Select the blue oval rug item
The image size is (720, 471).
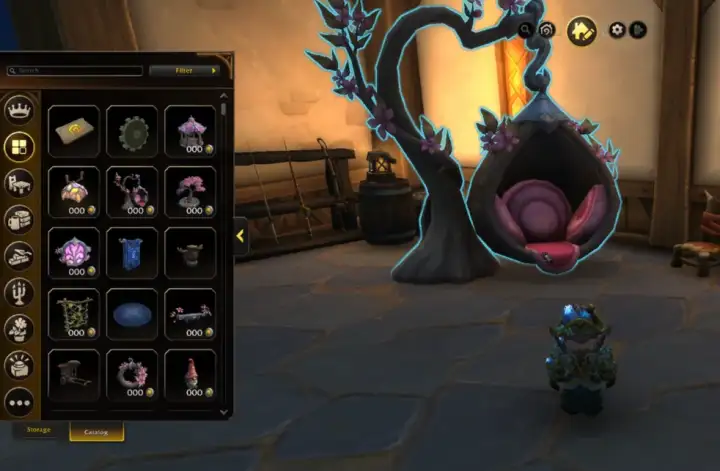132,313
